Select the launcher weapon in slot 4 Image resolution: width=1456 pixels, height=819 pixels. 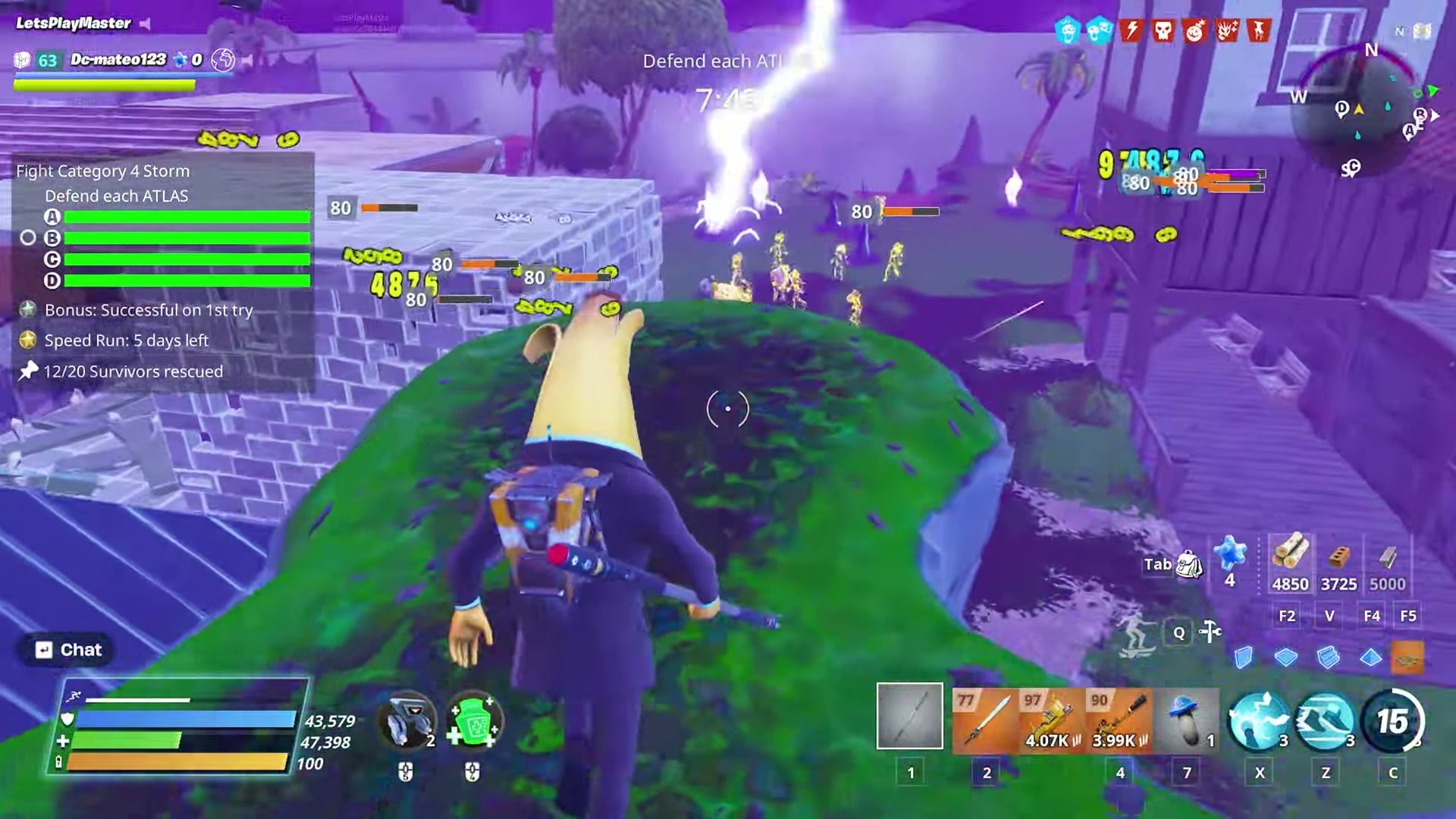tap(1120, 717)
